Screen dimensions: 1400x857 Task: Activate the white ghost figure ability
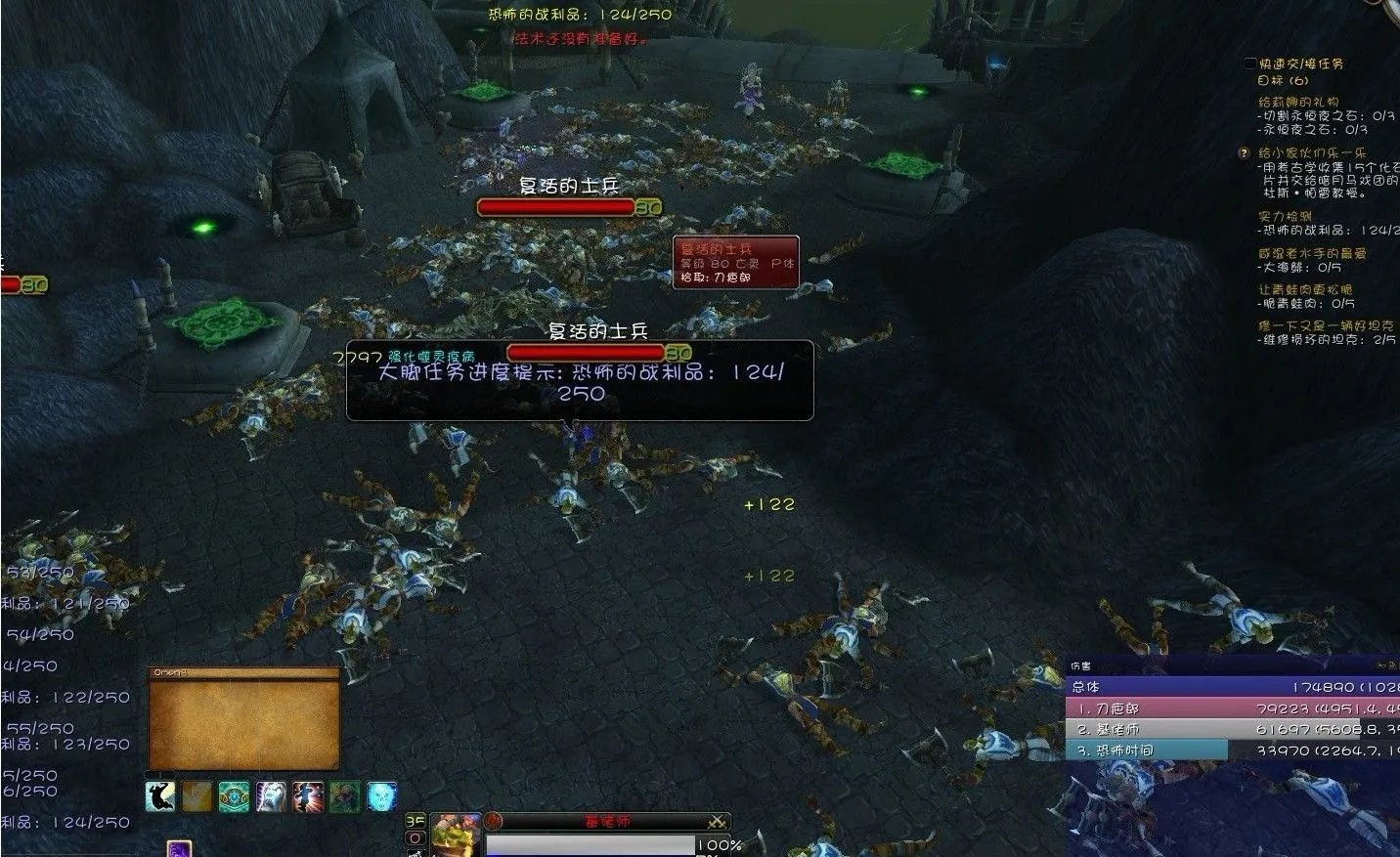point(271,796)
